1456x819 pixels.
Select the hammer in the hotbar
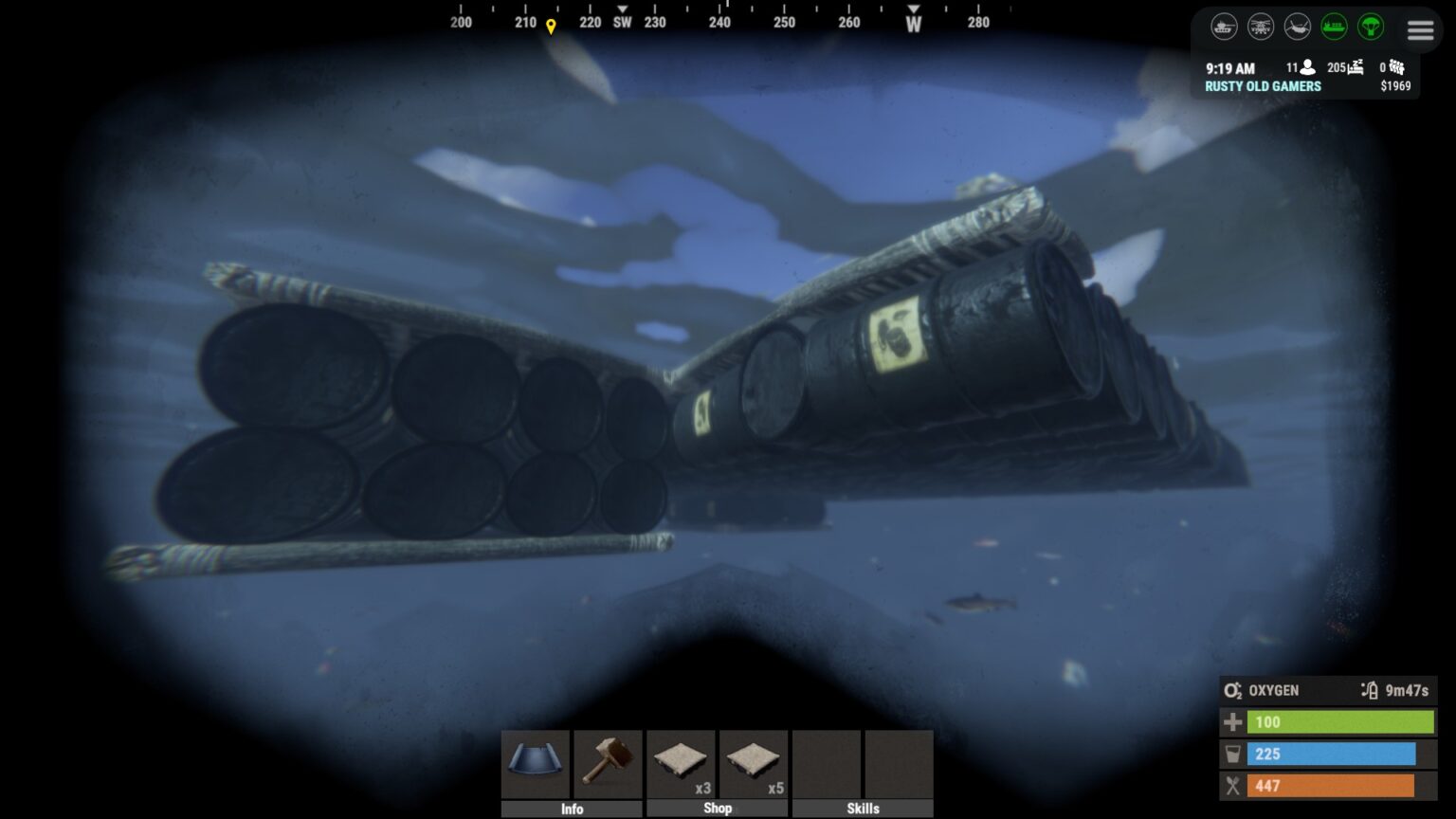tap(608, 763)
